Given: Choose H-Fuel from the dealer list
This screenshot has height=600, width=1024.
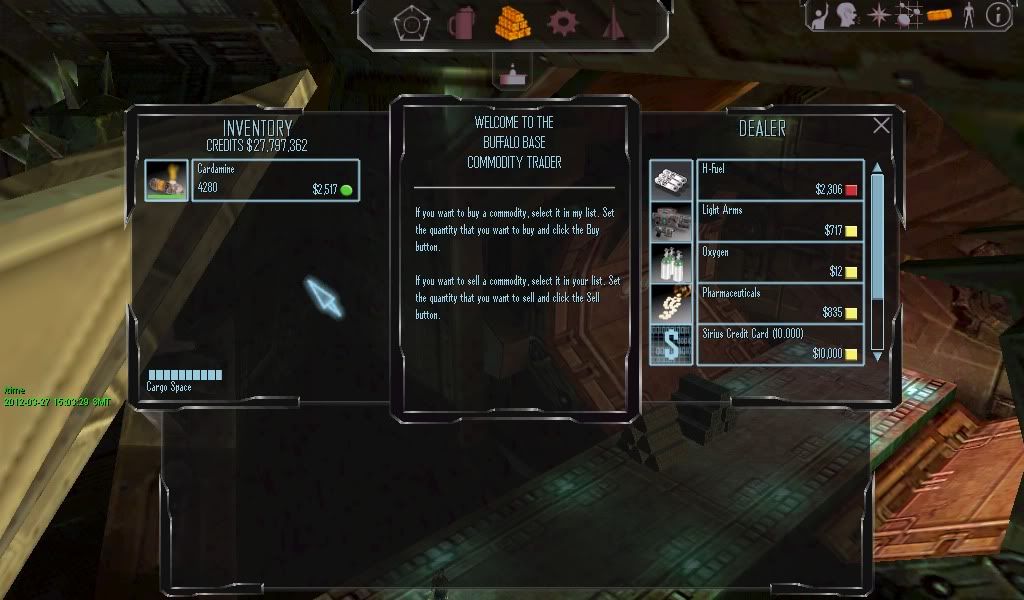Looking at the screenshot, I should click(780, 180).
